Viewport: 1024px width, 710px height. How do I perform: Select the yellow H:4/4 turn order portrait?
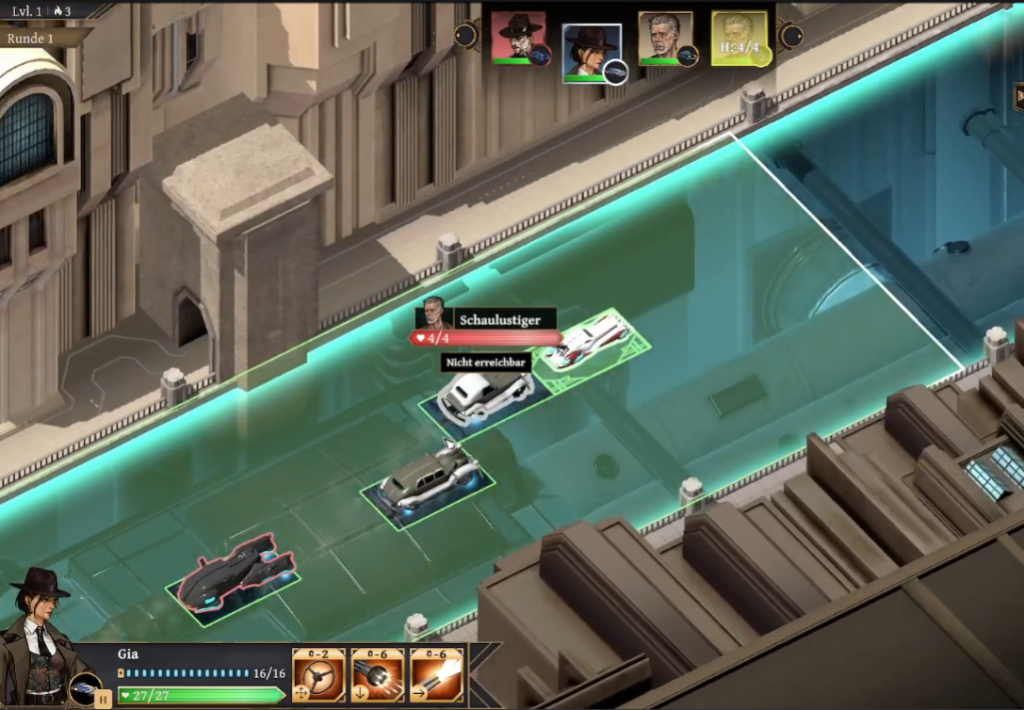tap(739, 39)
